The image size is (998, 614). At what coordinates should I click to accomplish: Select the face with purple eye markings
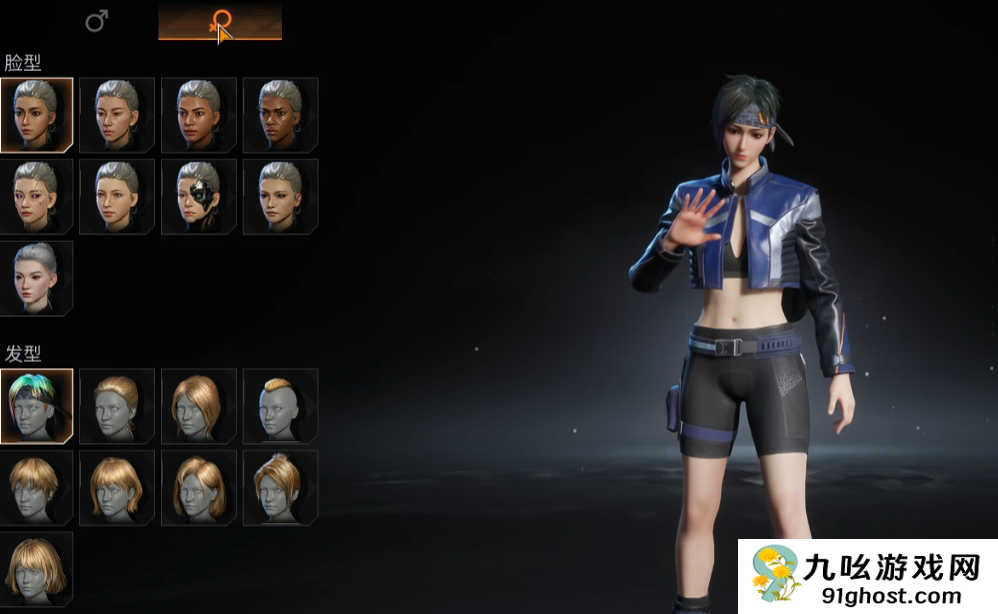click(x=37, y=197)
